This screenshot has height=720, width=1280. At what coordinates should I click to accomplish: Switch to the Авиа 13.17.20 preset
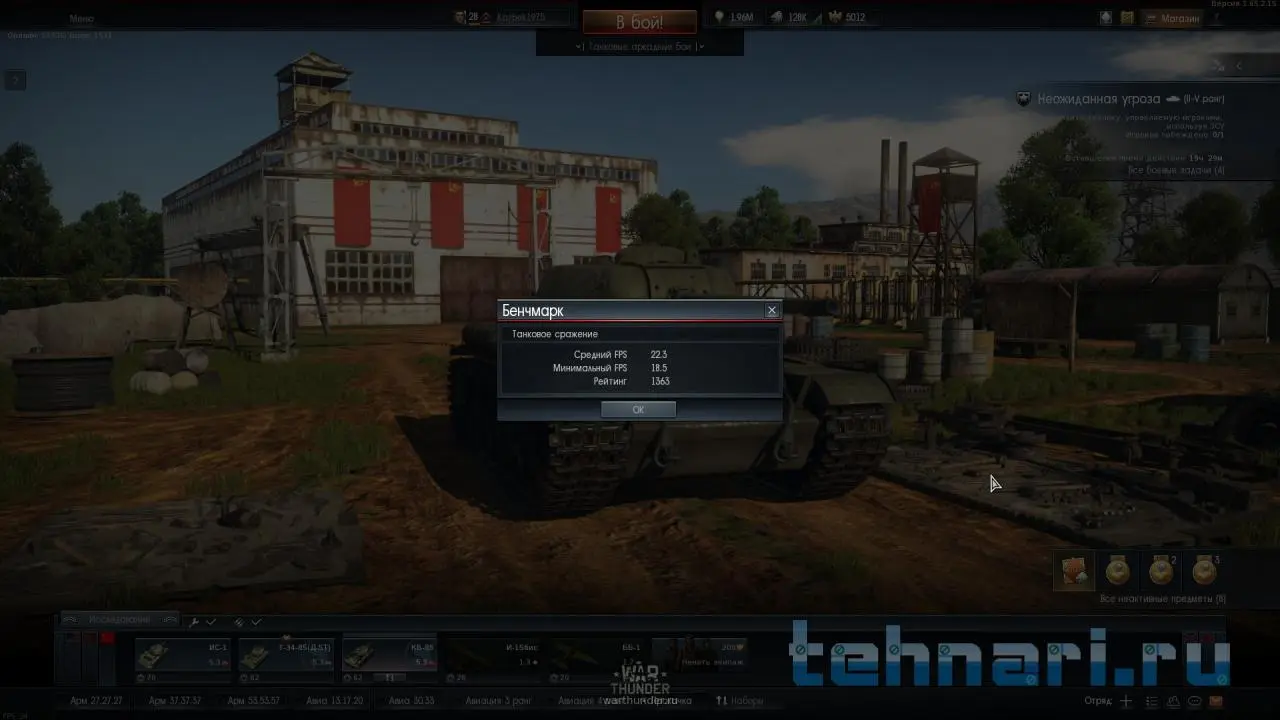point(334,701)
